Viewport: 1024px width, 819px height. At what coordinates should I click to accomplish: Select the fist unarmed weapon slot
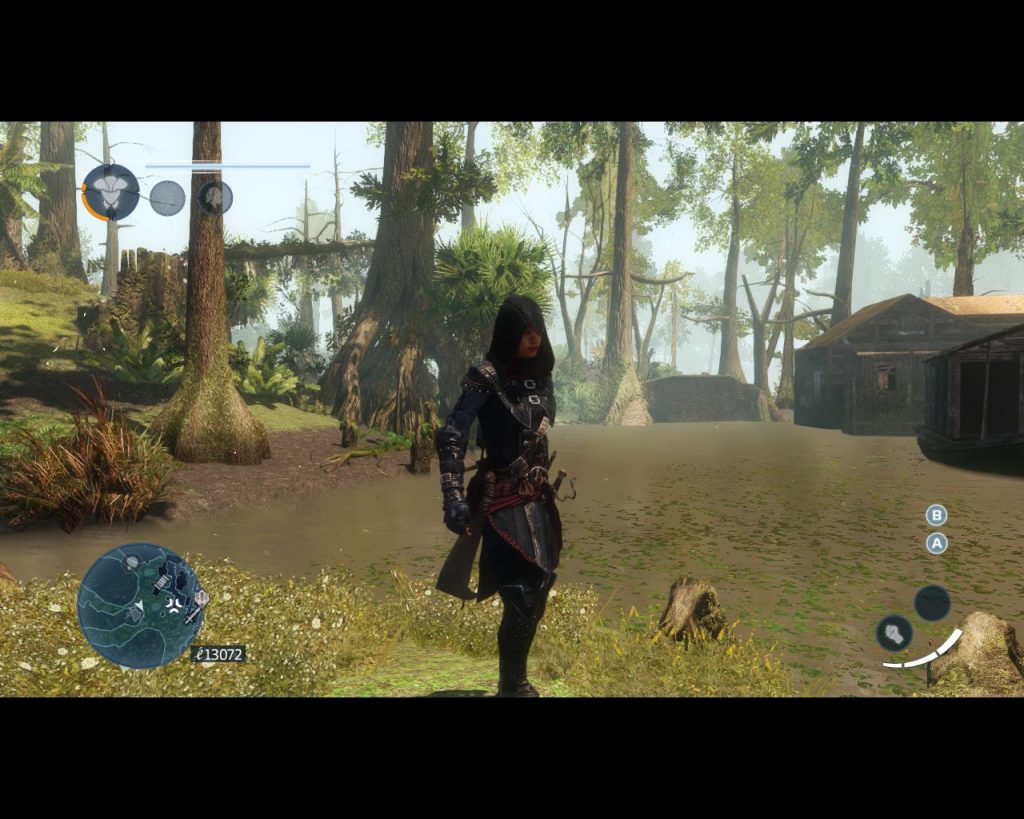[894, 632]
